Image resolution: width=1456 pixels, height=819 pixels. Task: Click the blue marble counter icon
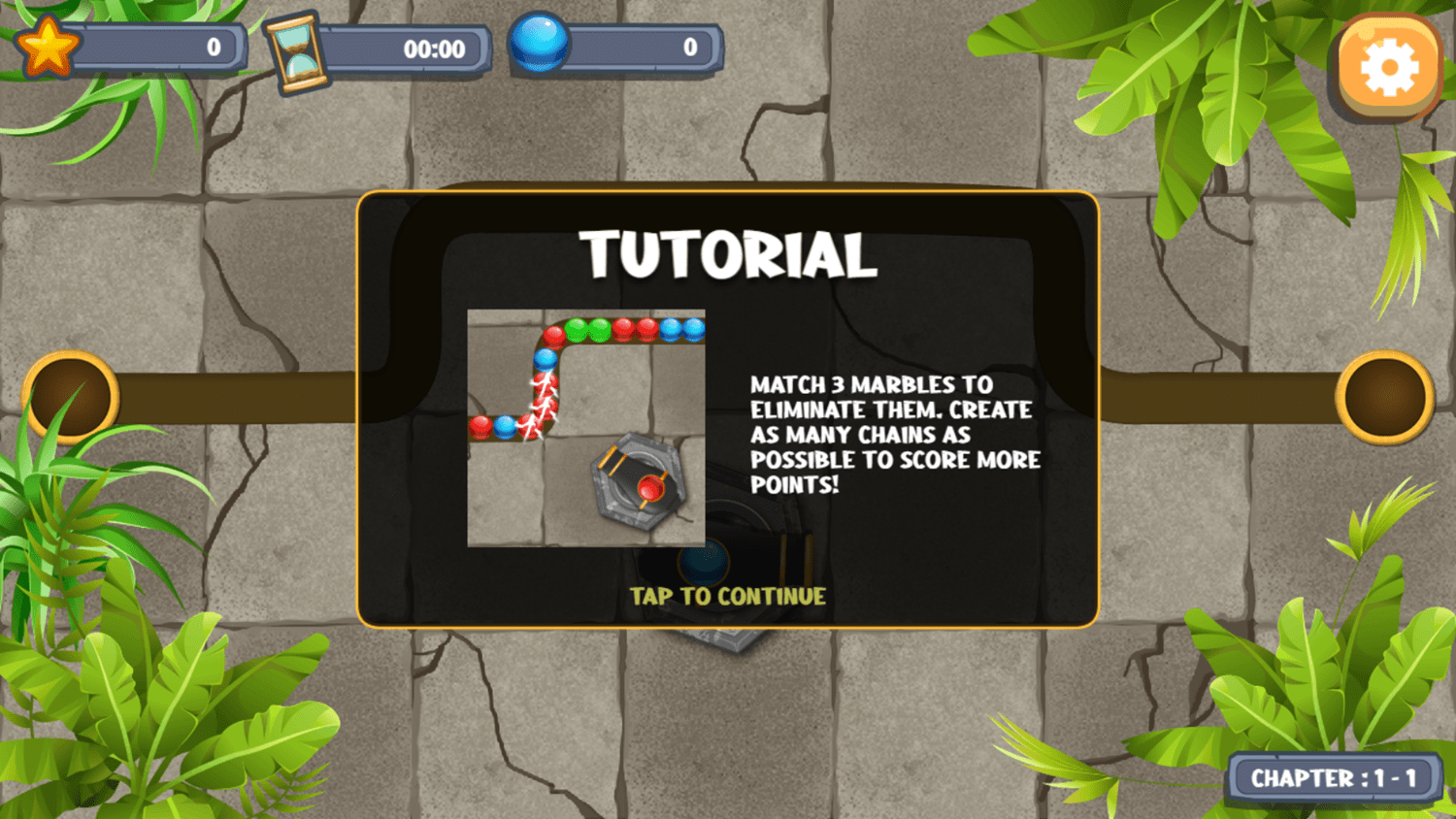541,44
